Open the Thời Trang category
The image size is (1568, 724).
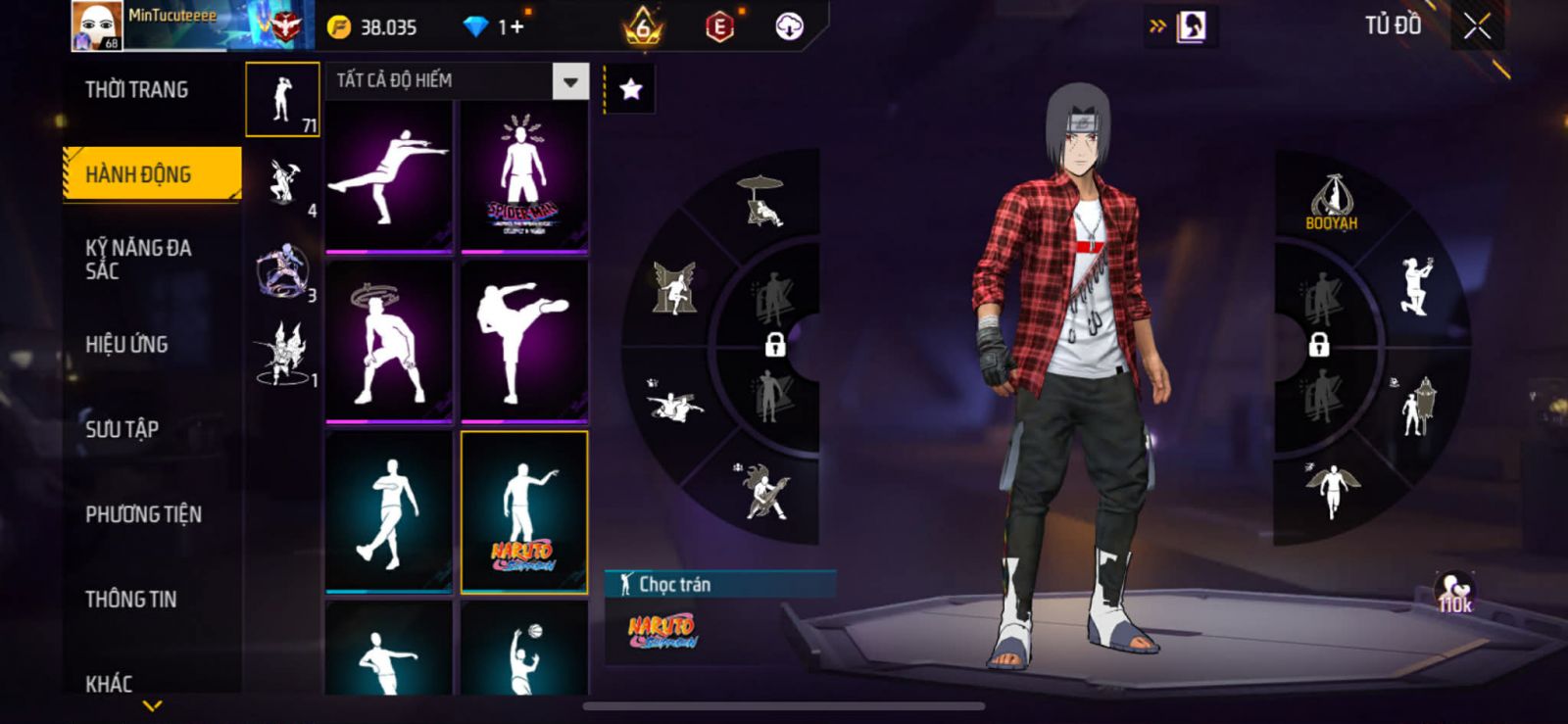[x=137, y=90]
